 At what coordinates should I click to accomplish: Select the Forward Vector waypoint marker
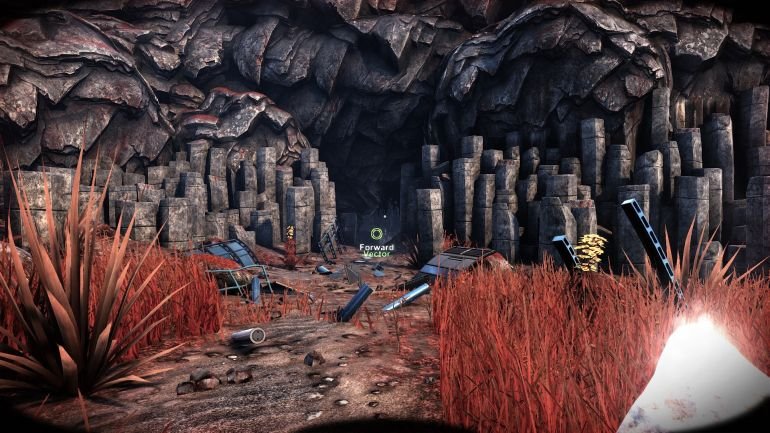coord(377,236)
